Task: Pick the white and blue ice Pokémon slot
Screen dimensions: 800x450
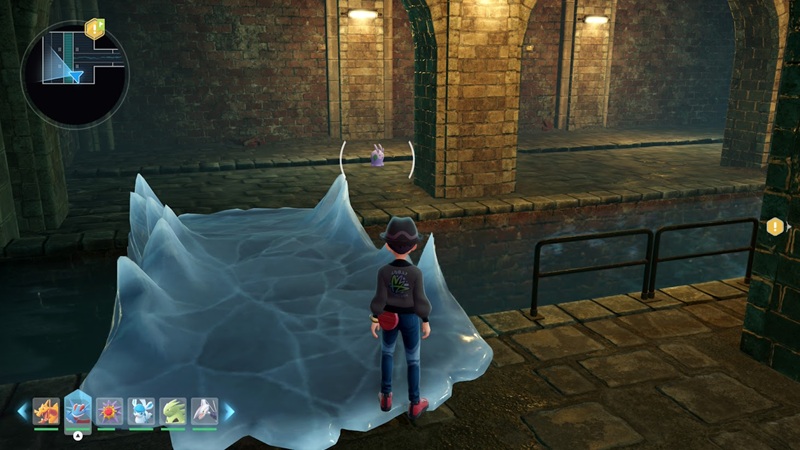Action: click(x=141, y=411)
